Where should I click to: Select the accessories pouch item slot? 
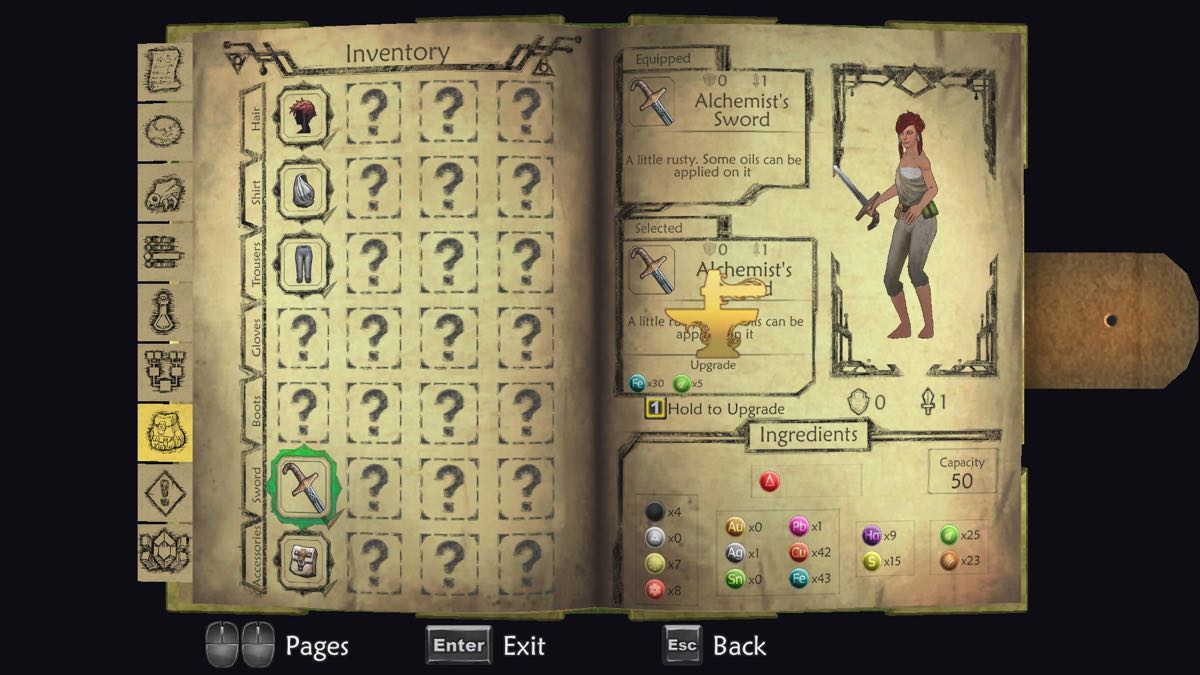tap(302, 556)
